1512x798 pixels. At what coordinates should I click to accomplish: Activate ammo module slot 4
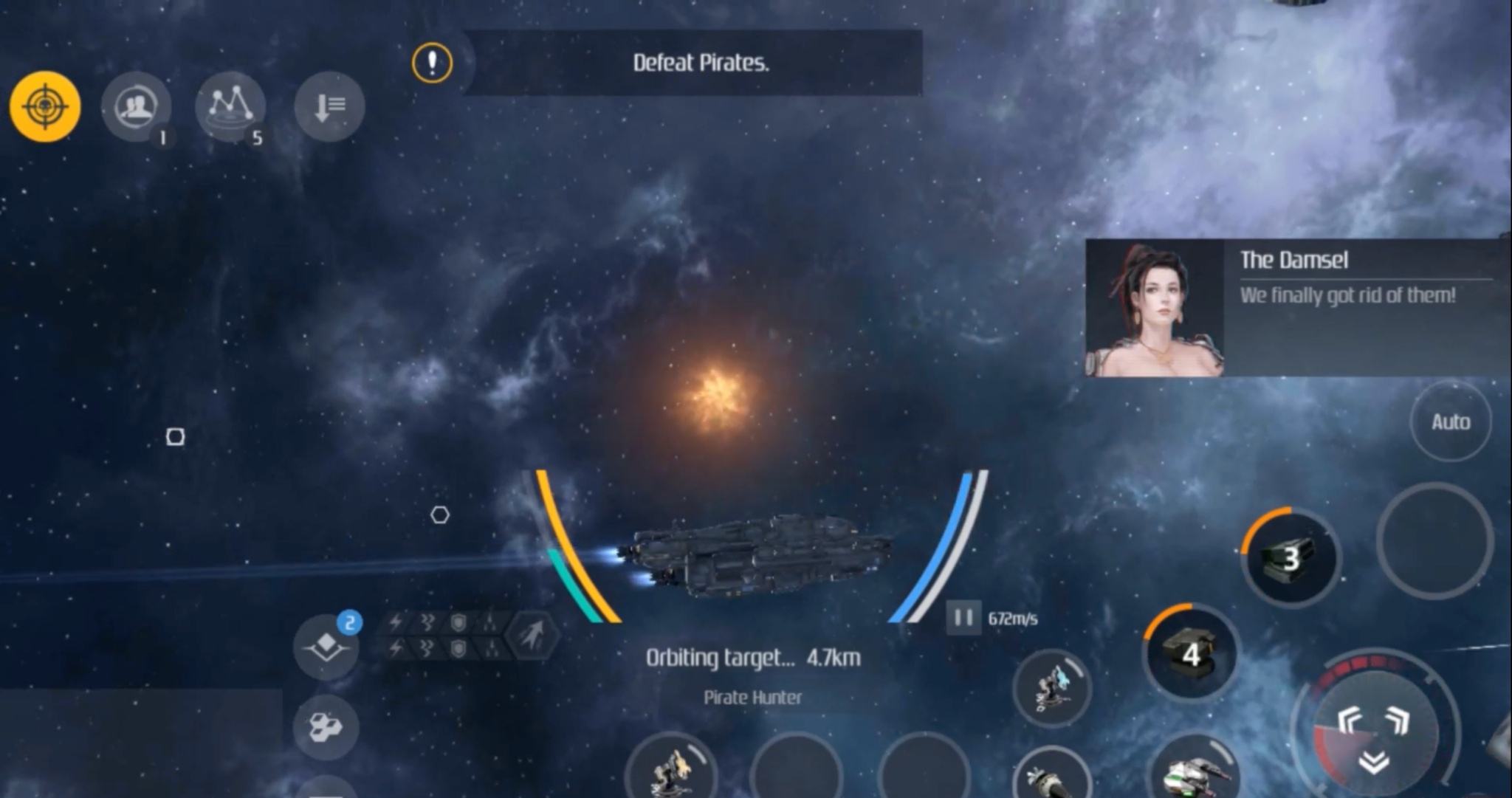1191,654
